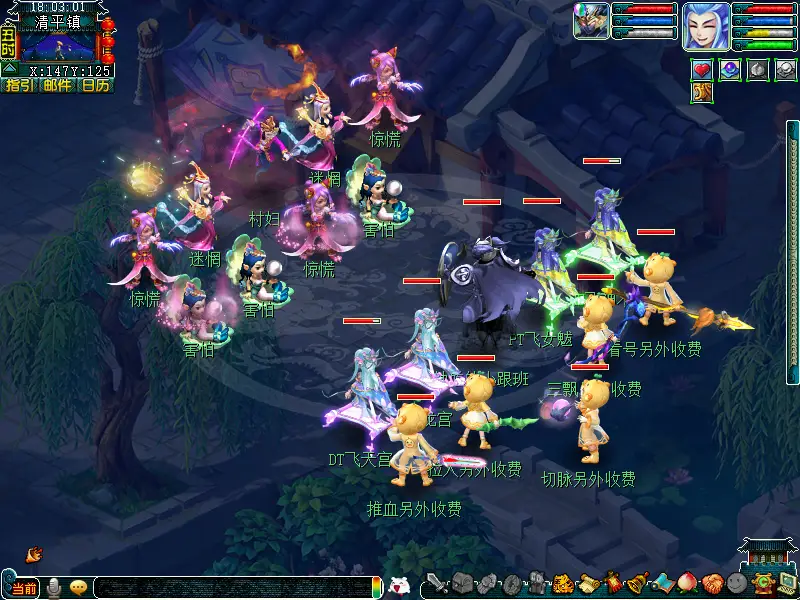The image size is (800, 600).
Task: Click the 当前 chat channel button
Action: click(x=24, y=588)
